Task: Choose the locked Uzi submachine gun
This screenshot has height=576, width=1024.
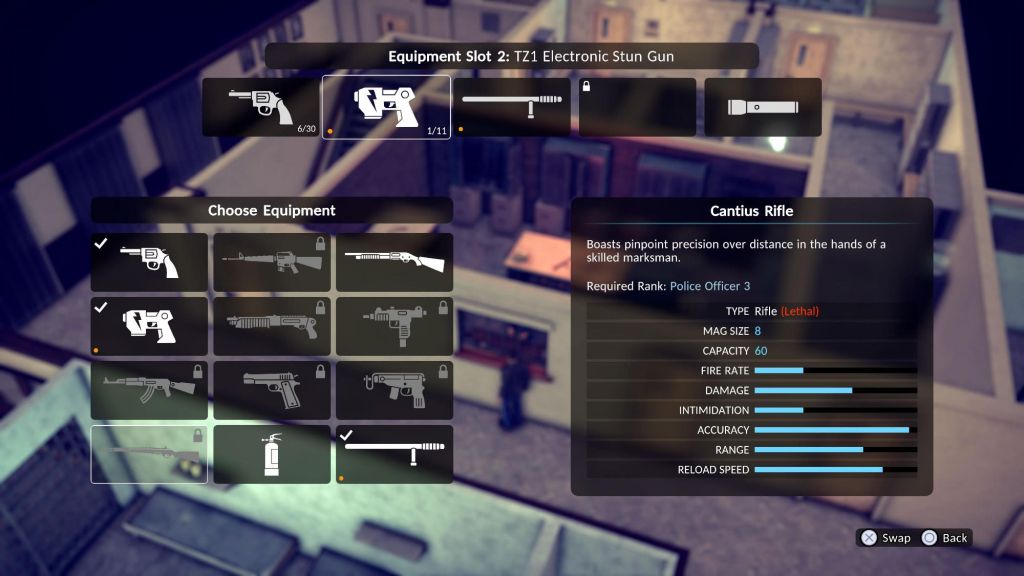Action: (x=394, y=326)
